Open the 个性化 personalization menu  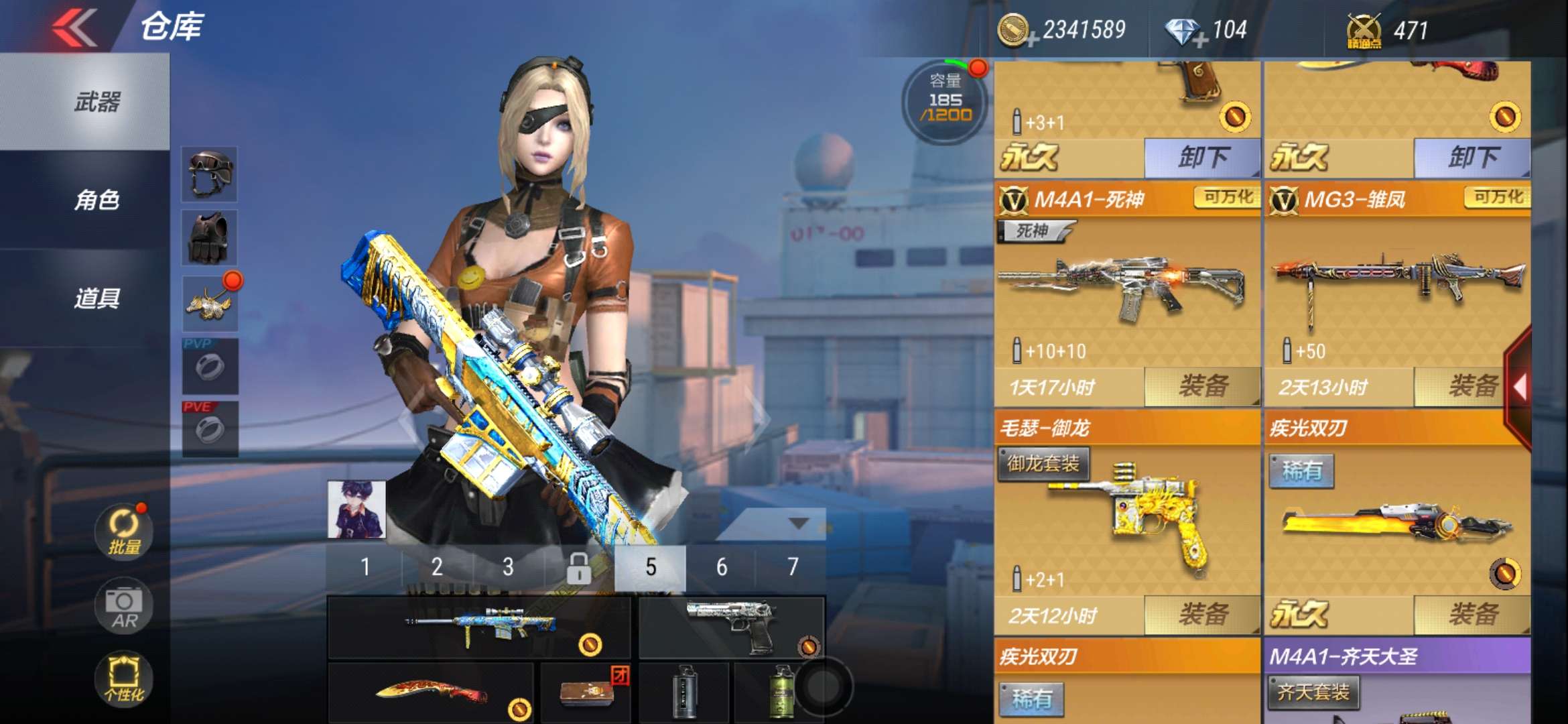124,678
